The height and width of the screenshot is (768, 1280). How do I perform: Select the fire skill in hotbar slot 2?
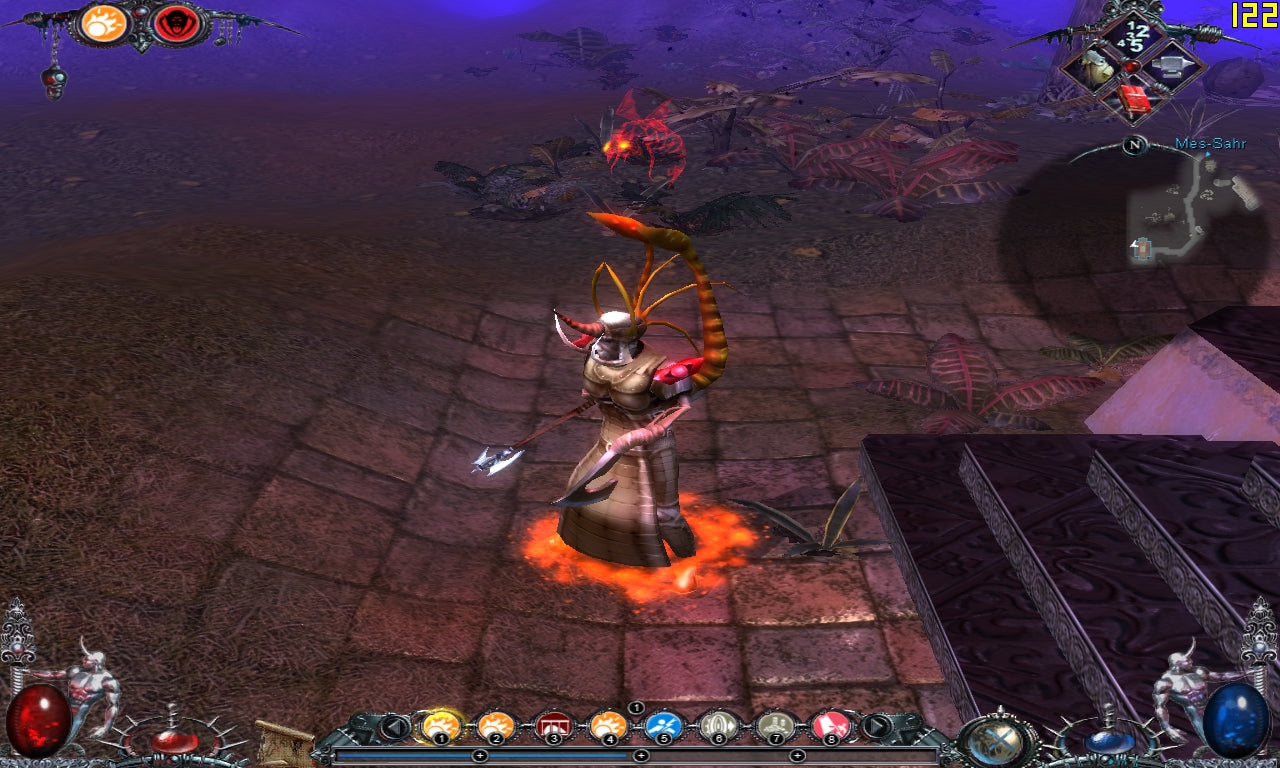496,726
